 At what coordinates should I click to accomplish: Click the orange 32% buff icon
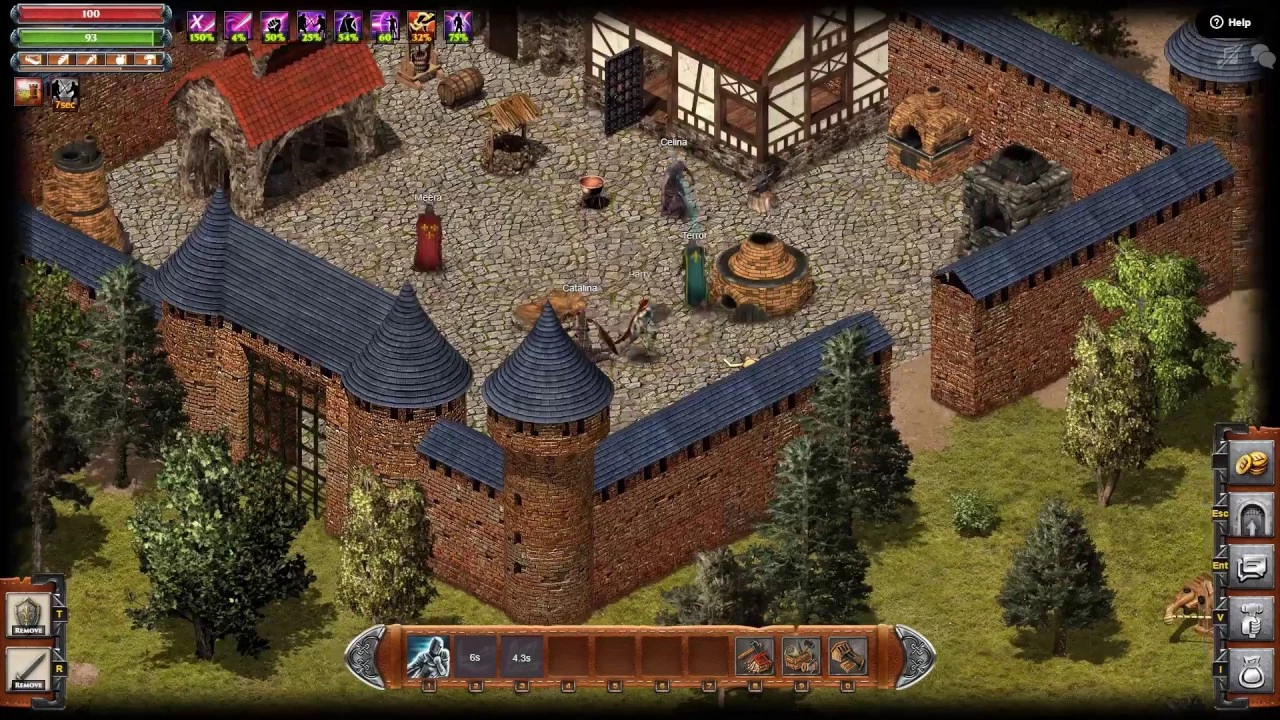pos(421,26)
